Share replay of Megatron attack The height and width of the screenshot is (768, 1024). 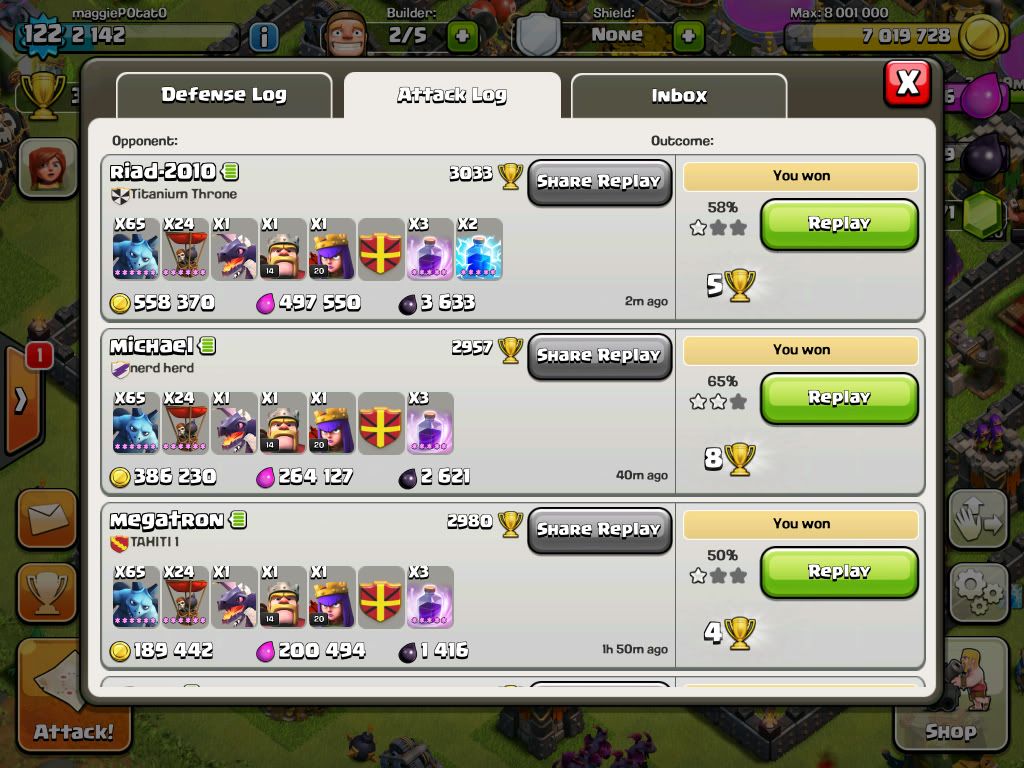pos(599,530)
